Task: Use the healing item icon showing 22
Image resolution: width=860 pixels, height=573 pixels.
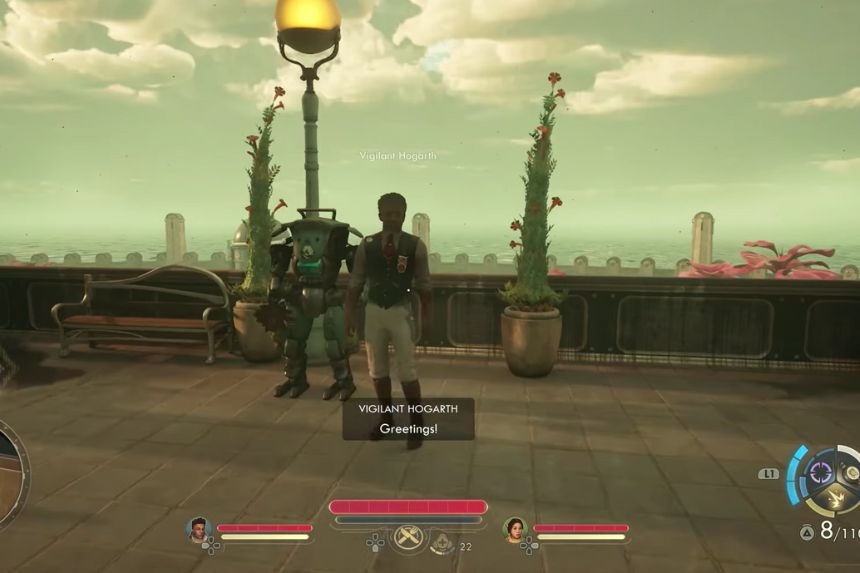Action: pos(443,542)
